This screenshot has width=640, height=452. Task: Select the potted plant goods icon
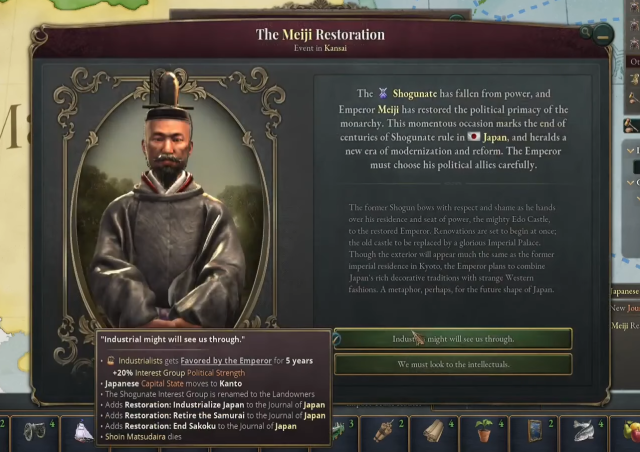483,432
